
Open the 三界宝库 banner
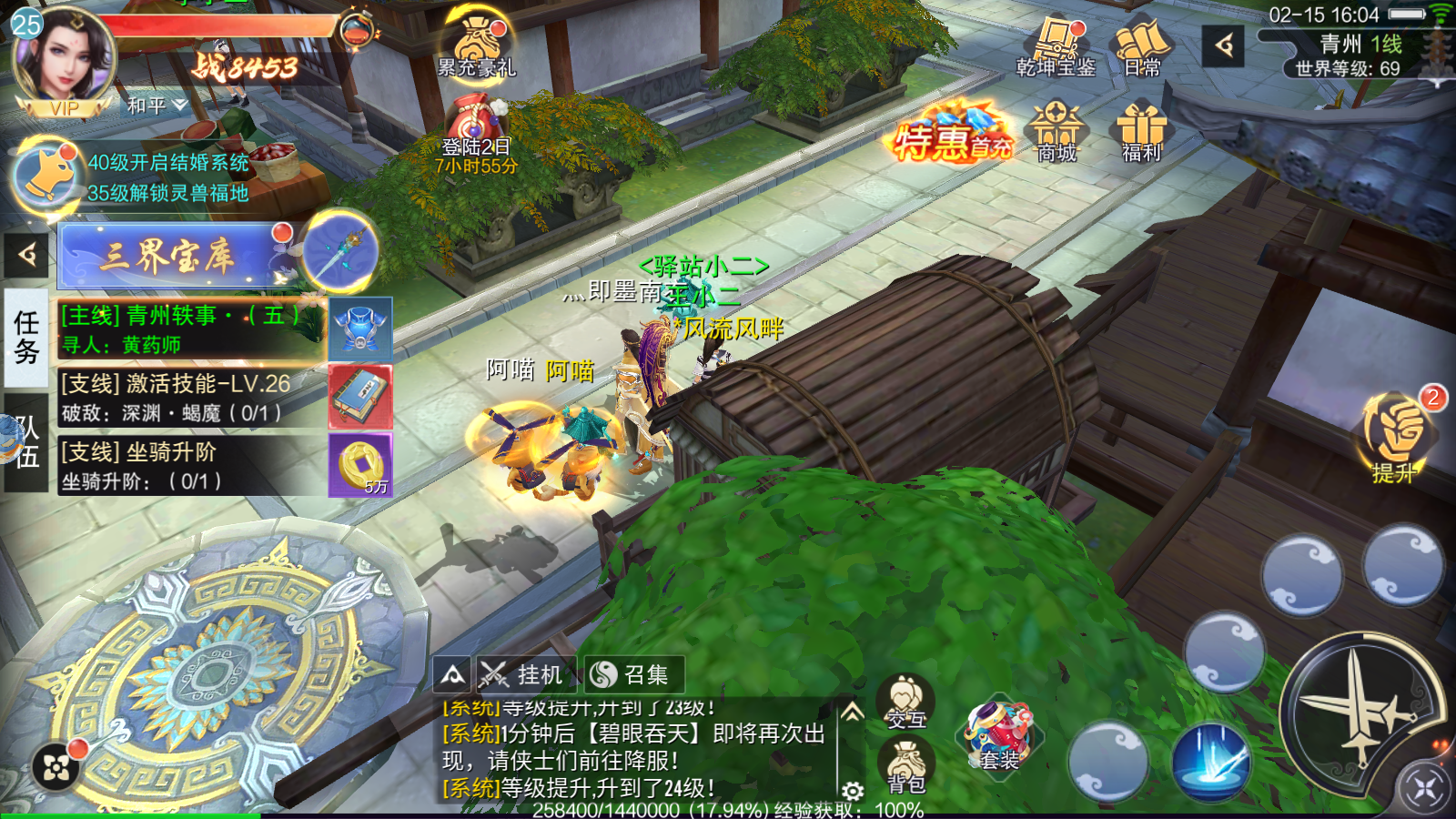(x=168, y=257)
